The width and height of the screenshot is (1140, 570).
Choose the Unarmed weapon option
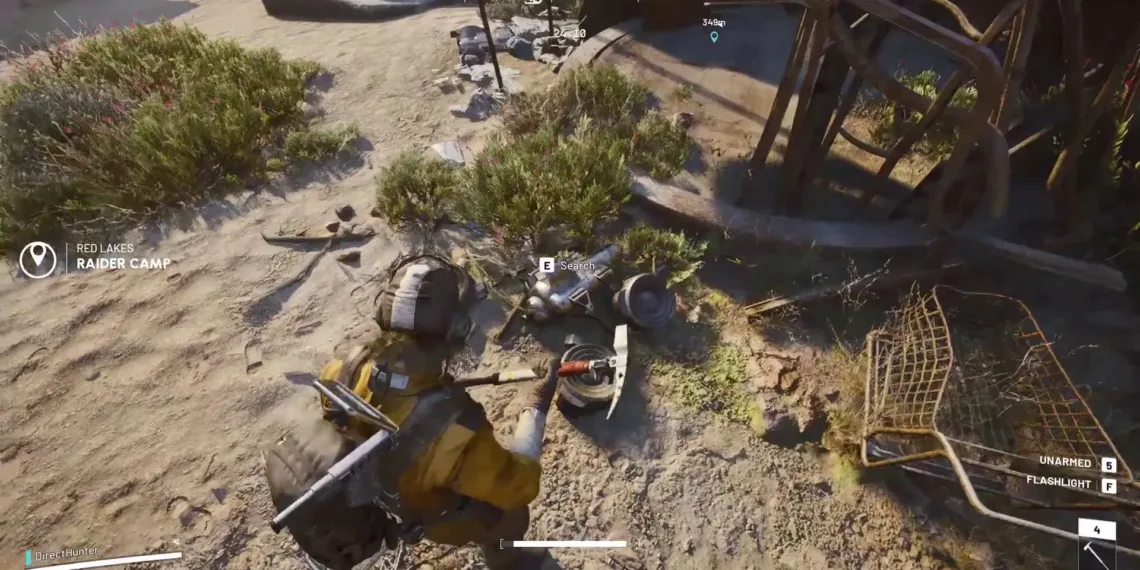pos(1064,462)
